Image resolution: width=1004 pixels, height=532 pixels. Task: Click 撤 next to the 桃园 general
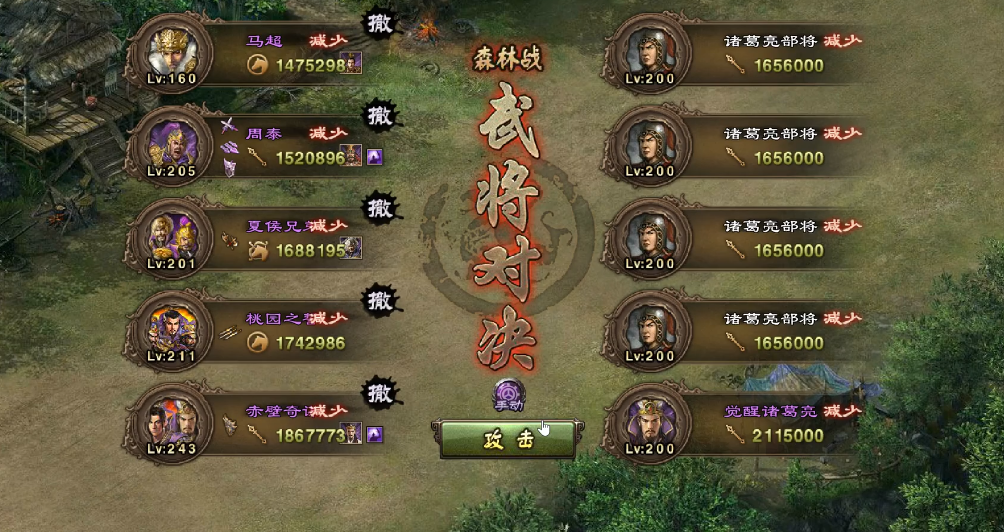tap(379, 300)
